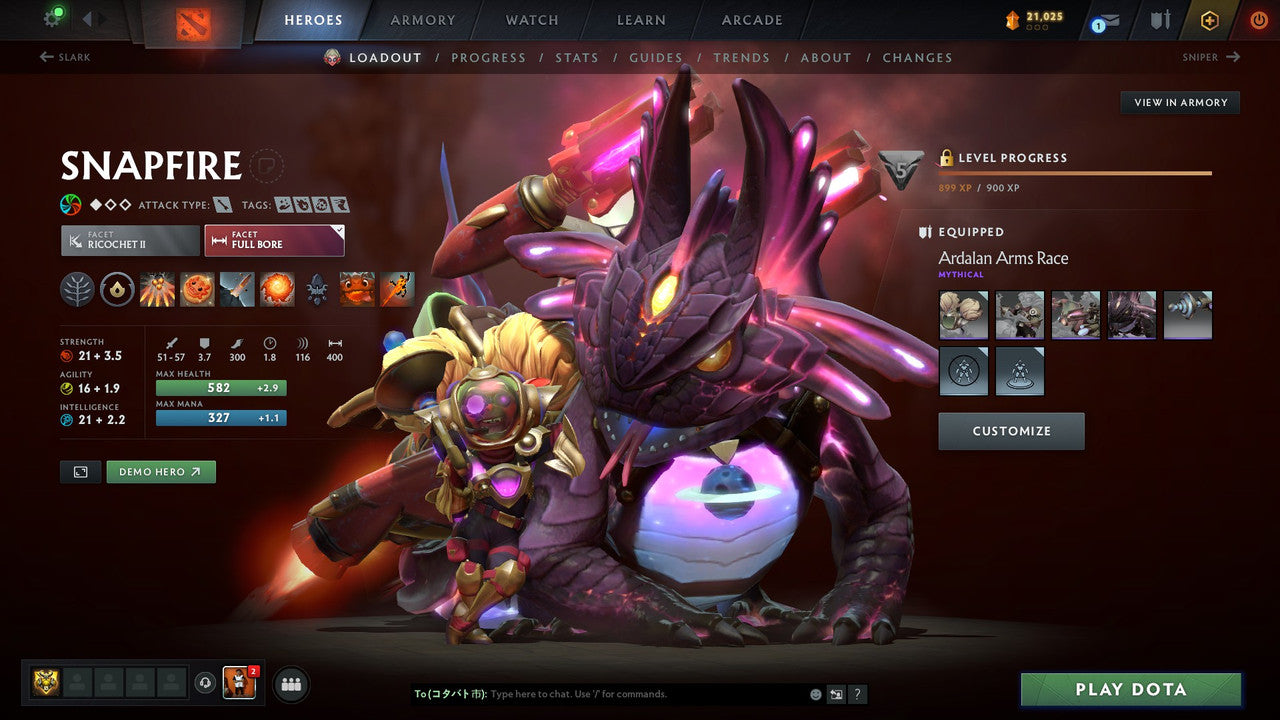Click the voice chat headset icon

(207, 684)
